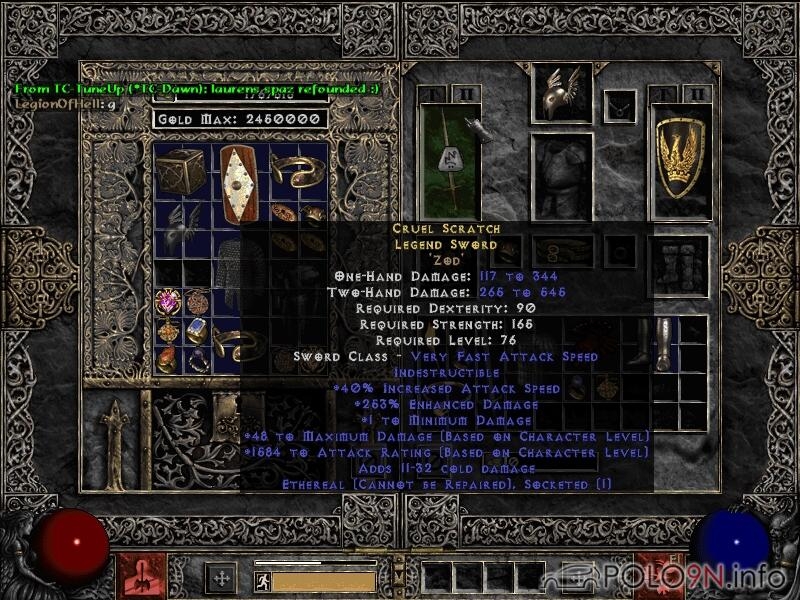Select the pink gem amulet in stash
This screenshot has height=600, width=800.
tap(166, 301)
